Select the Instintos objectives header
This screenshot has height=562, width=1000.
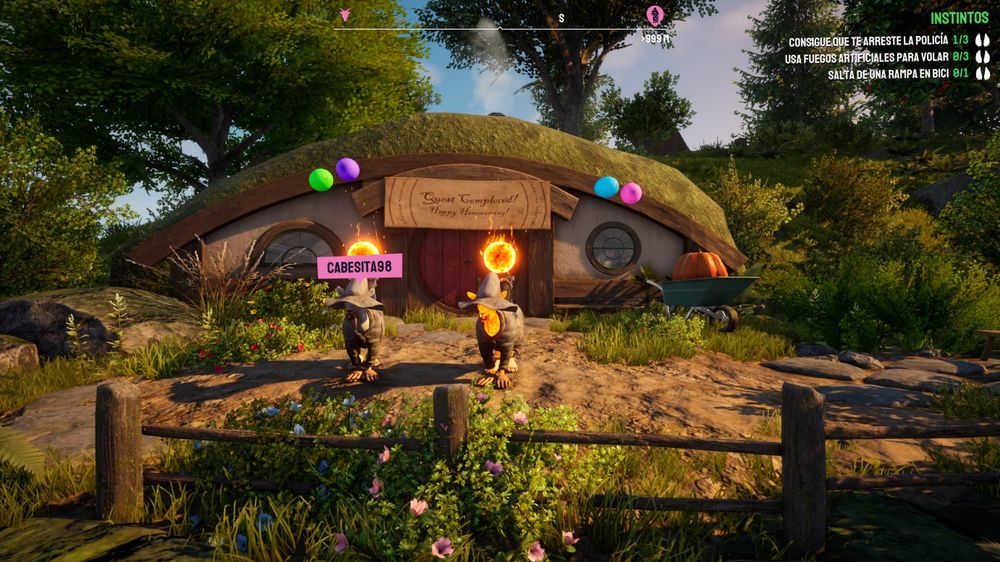959,18
